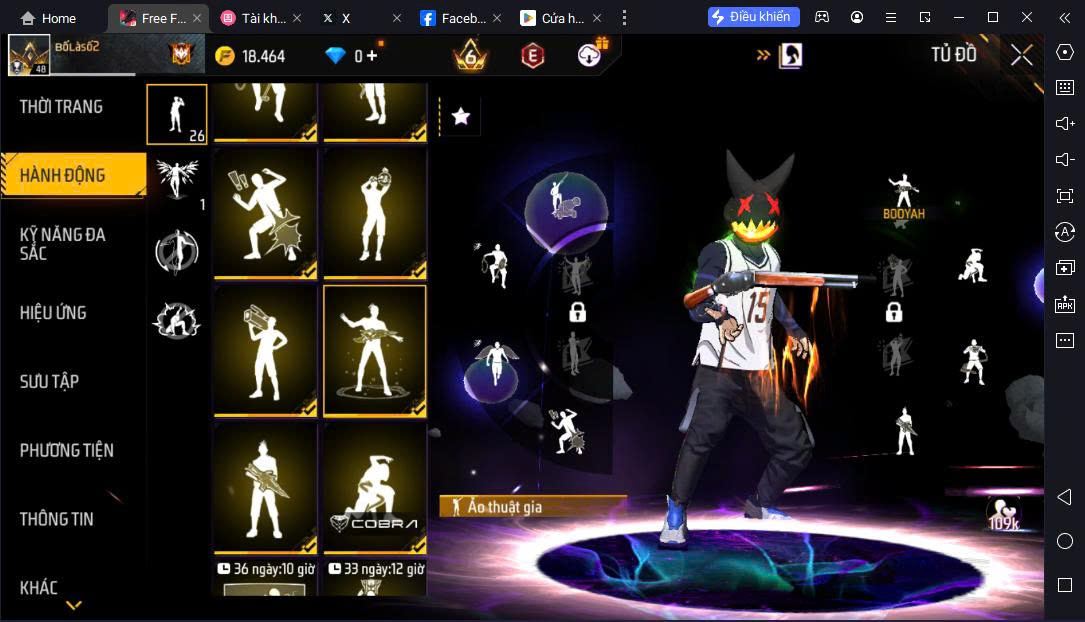Add diamonds with the plus button
Viewport: 1085px width, 622px height.
pos(372,56)
